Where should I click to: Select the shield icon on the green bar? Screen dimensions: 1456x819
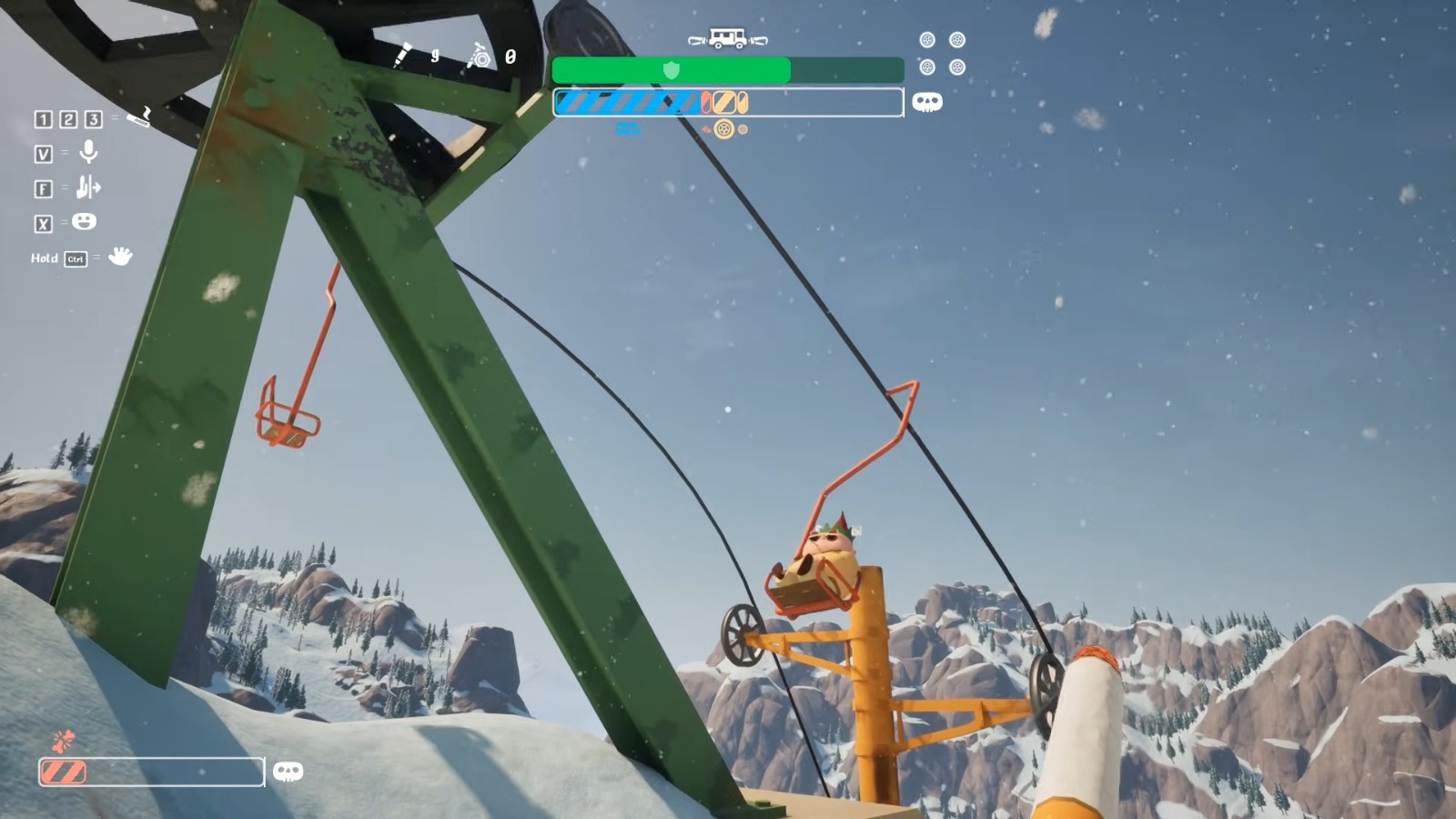point(672,70)
